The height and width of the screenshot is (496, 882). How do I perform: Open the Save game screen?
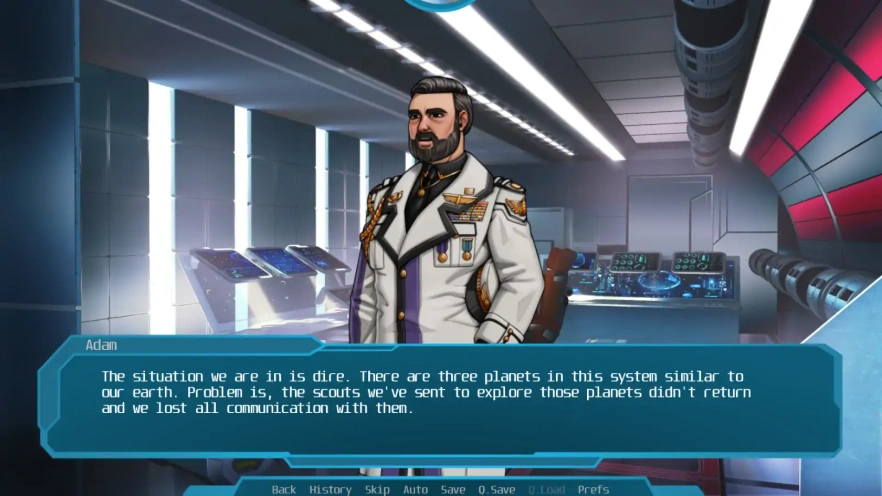[453, 490]
